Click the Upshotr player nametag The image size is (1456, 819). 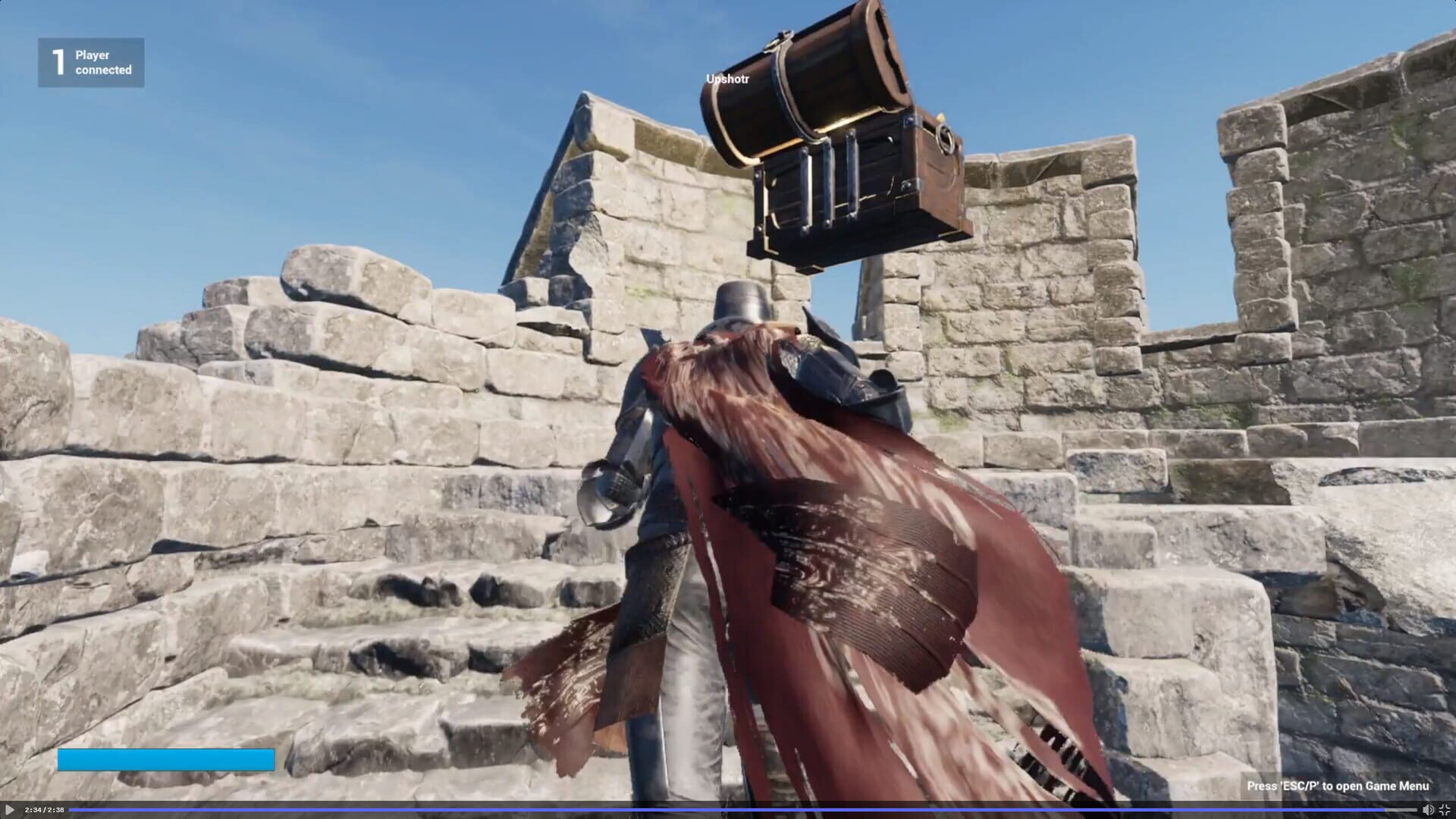tap(727, 77)
